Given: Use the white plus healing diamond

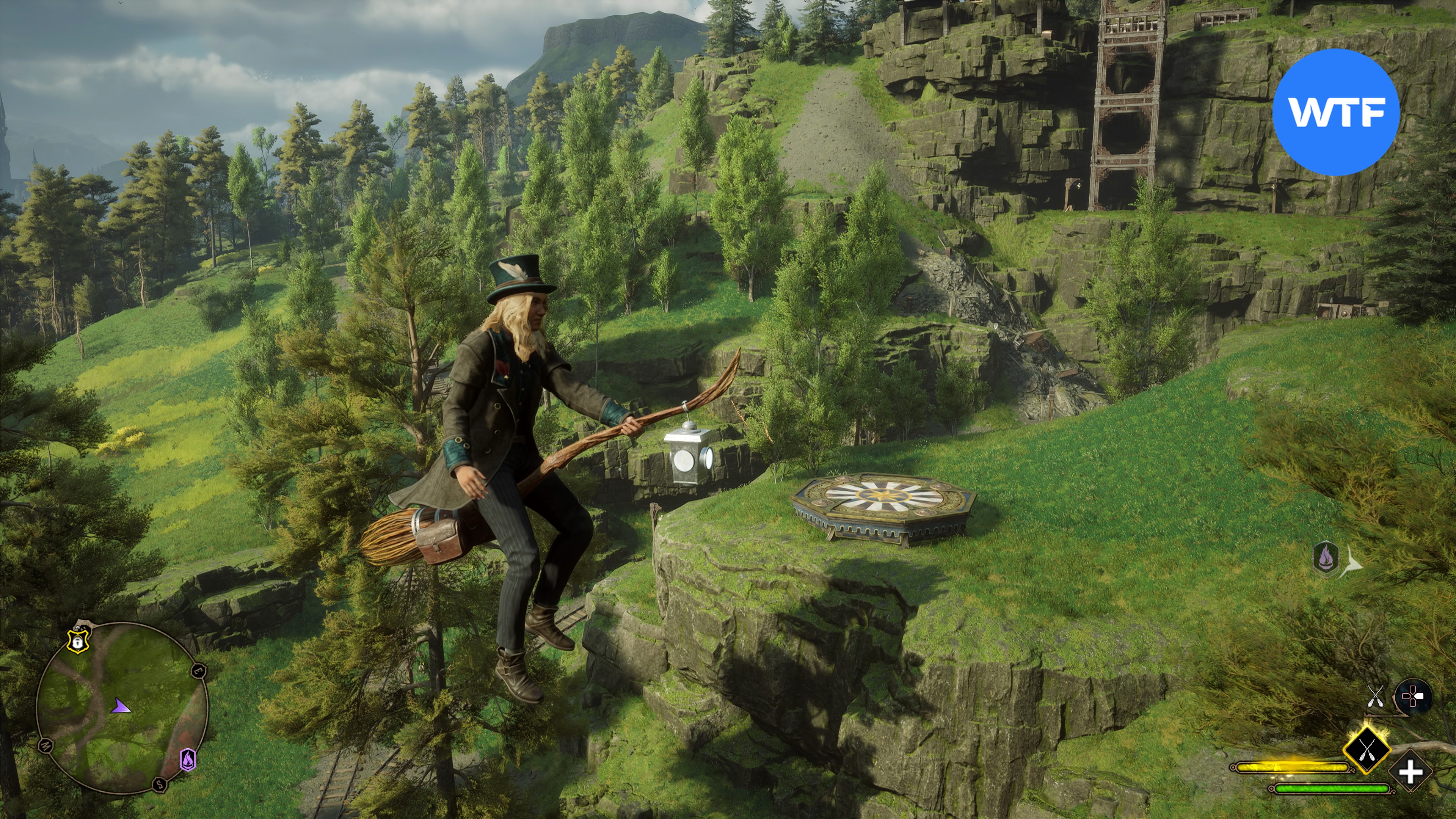Looking at the screenshot, I should point(1410,772).
